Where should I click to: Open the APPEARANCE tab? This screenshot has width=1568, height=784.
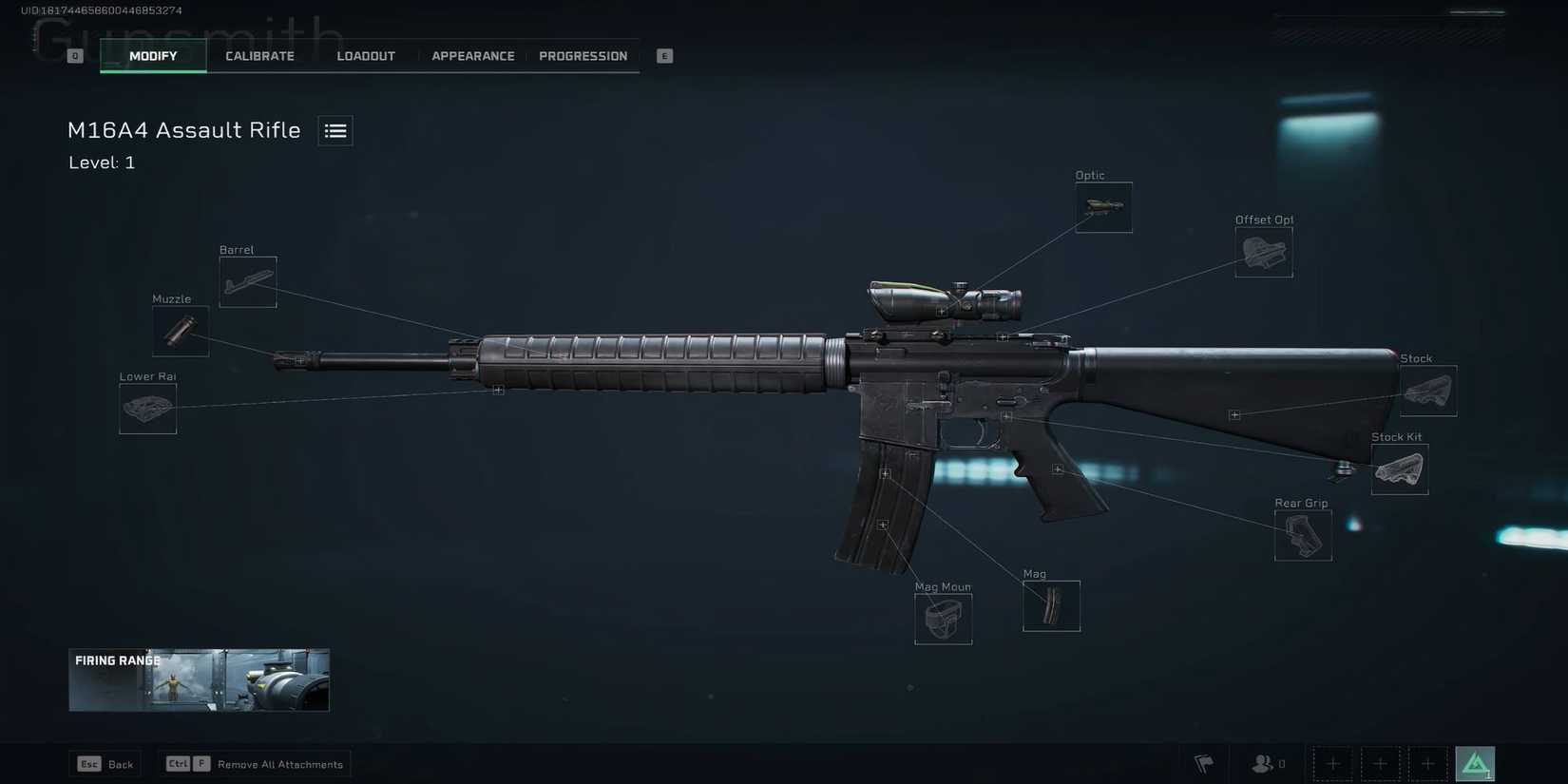(x=472, y=55)
